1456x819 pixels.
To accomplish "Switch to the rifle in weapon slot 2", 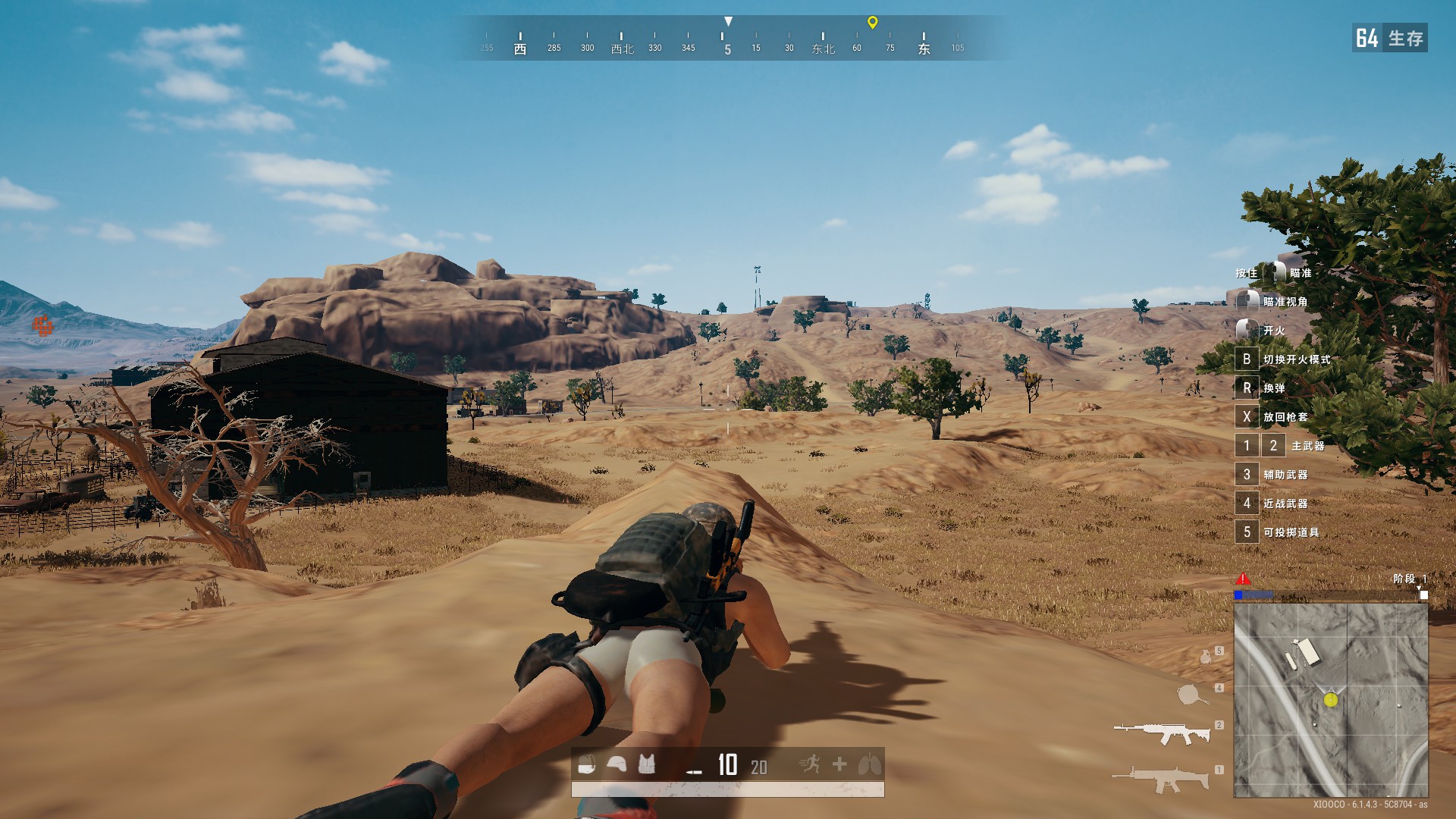I will 1162,733.
